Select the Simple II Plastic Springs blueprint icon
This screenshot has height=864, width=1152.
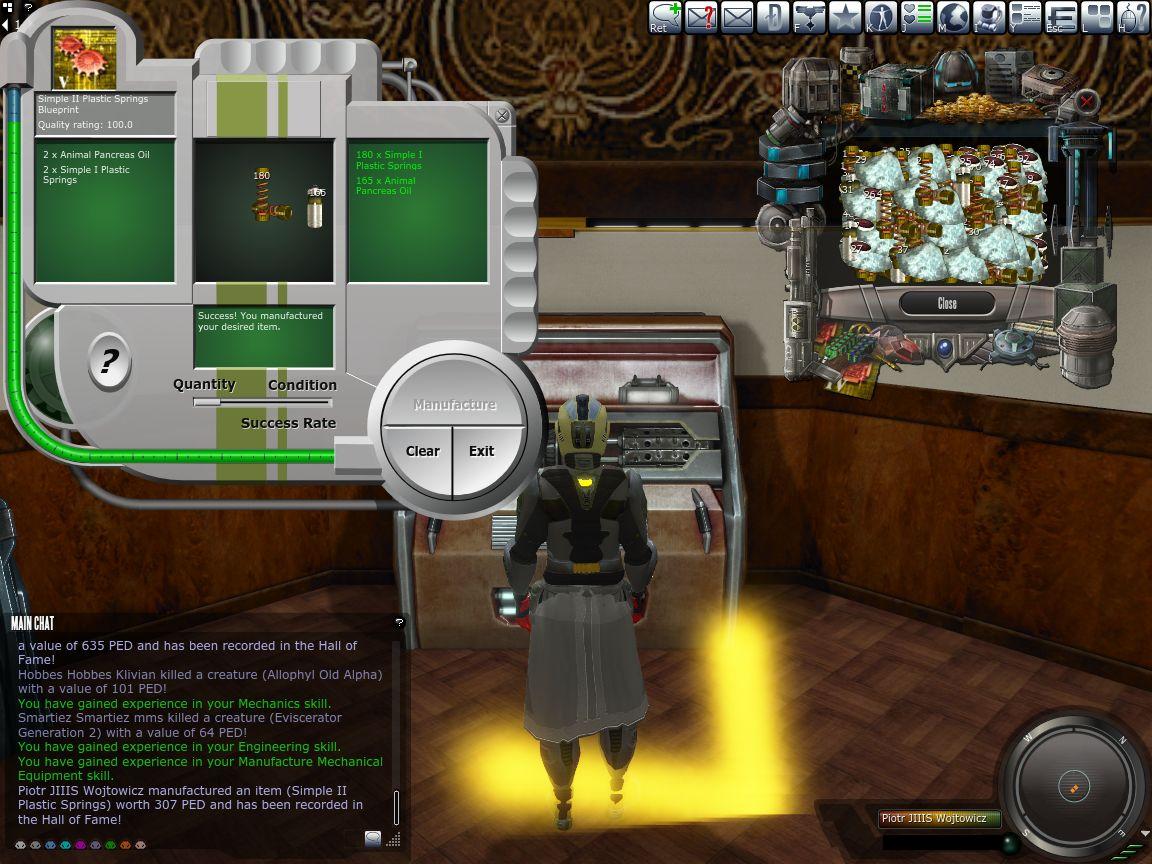point(85,58)
